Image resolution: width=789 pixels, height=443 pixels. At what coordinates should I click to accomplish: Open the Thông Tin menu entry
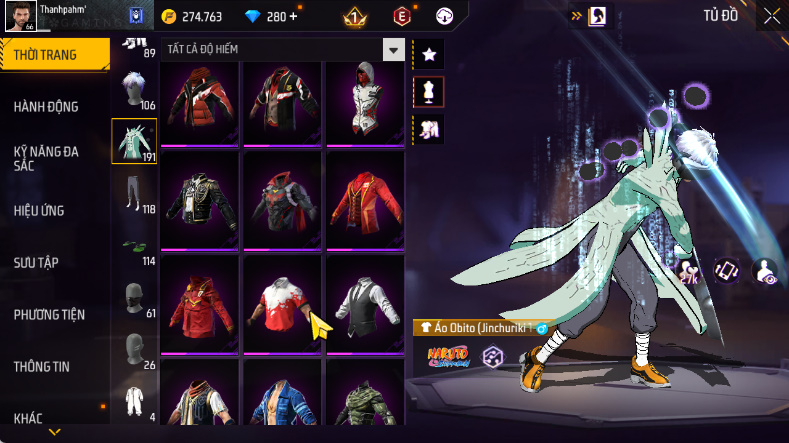[42, 367]
